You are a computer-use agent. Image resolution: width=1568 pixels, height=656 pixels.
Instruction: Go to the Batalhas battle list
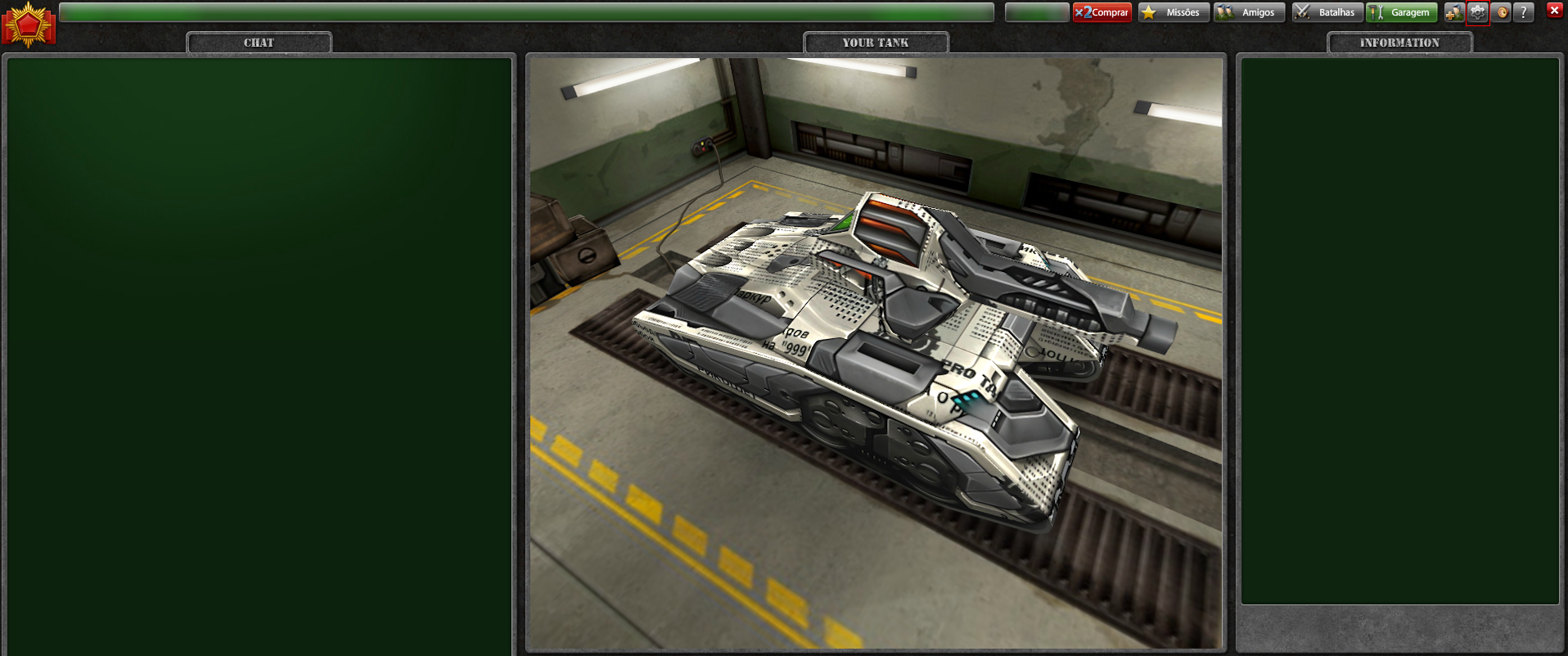1327,12
